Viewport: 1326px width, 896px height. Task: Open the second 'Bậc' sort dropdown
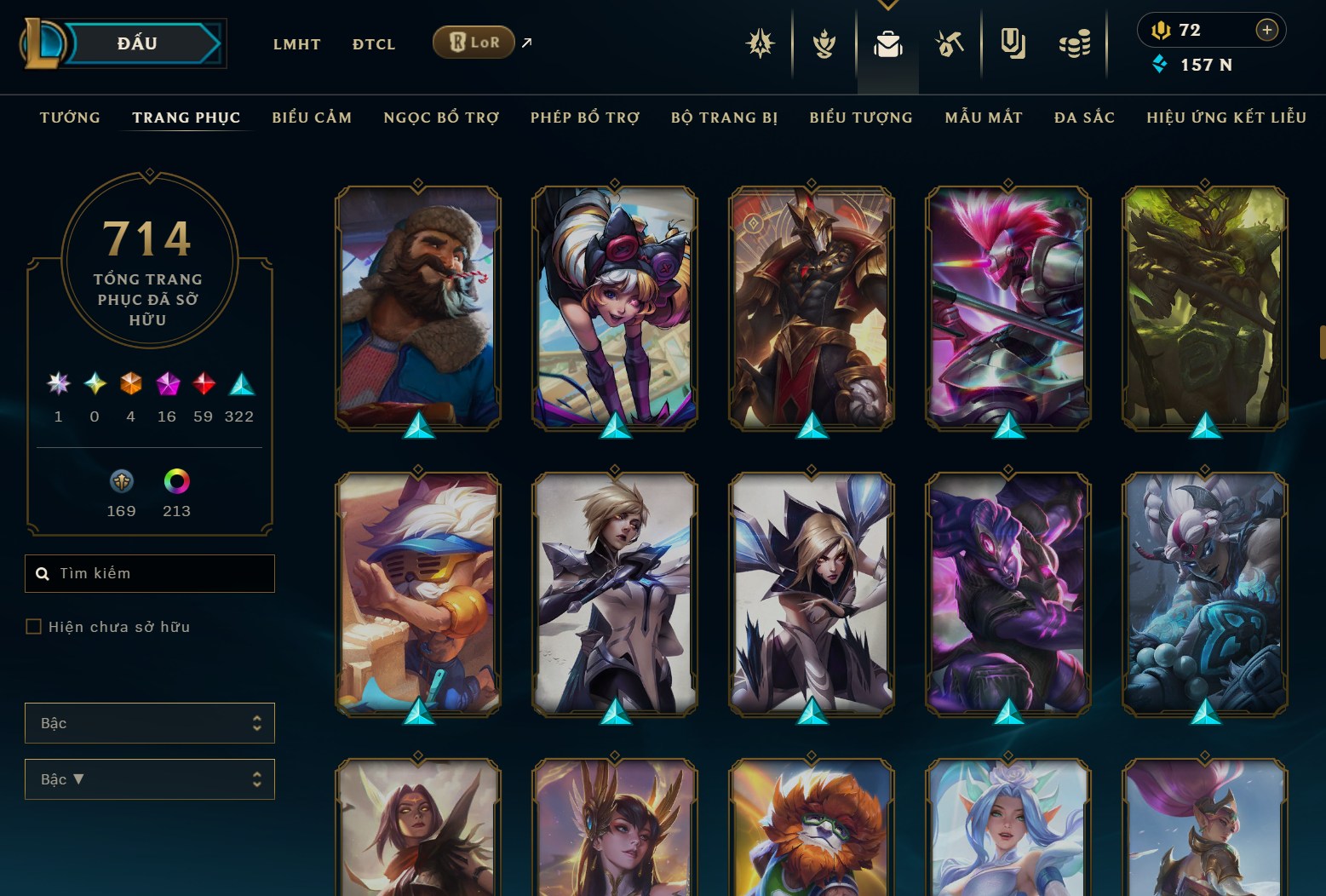pyautogui.click(x=150, y=778)
